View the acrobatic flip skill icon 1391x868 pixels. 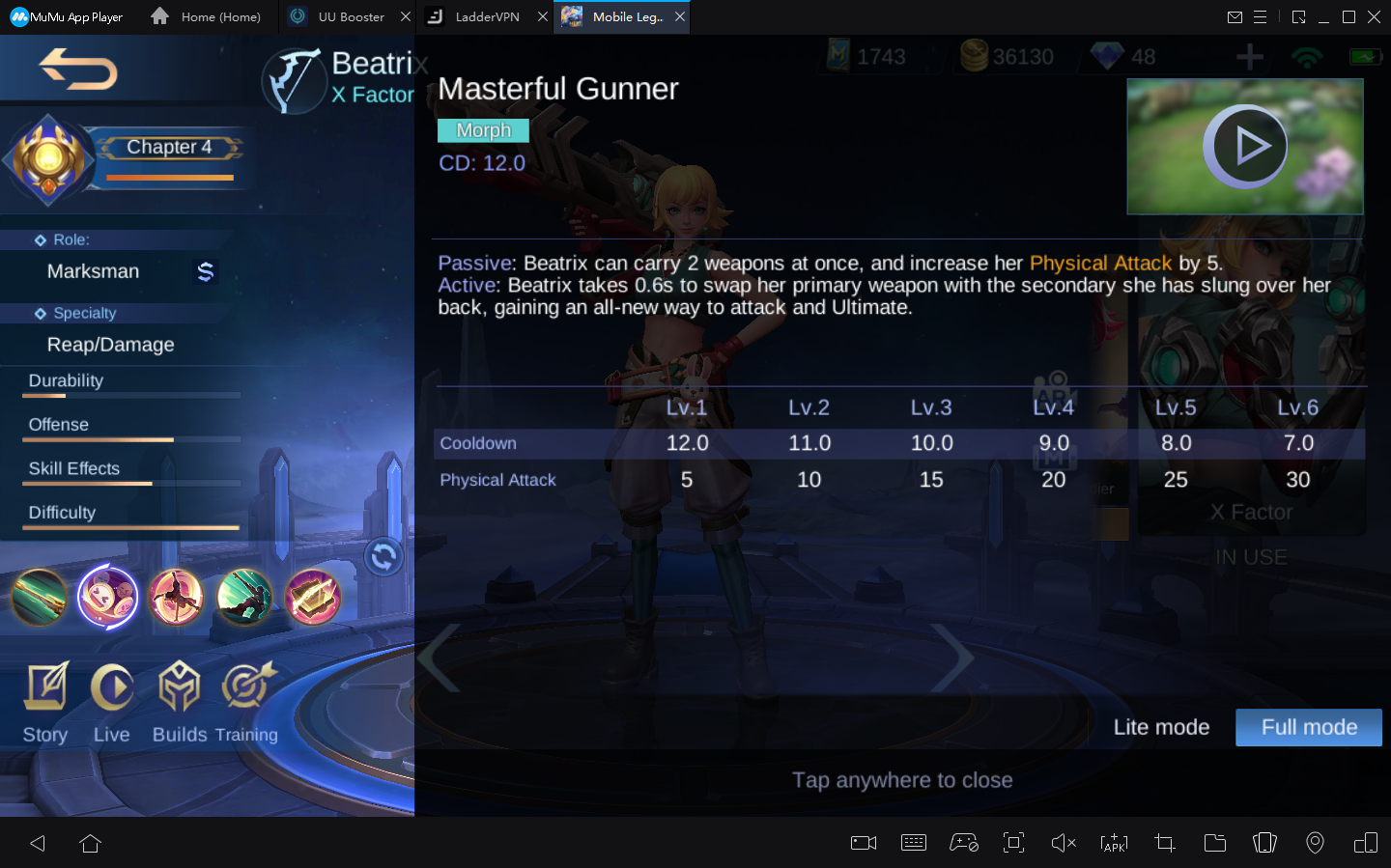(x=177, y=597)
